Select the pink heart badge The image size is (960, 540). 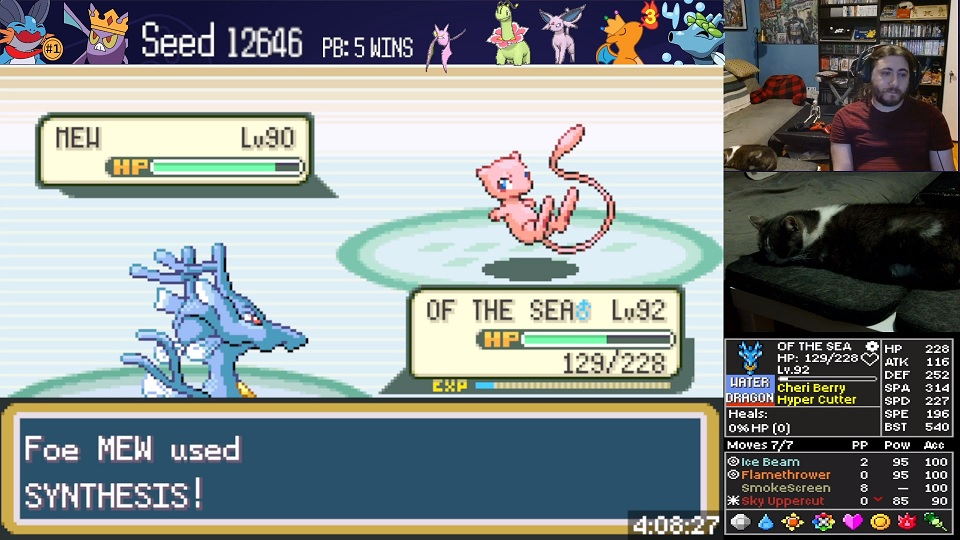[x=852, y=522]
